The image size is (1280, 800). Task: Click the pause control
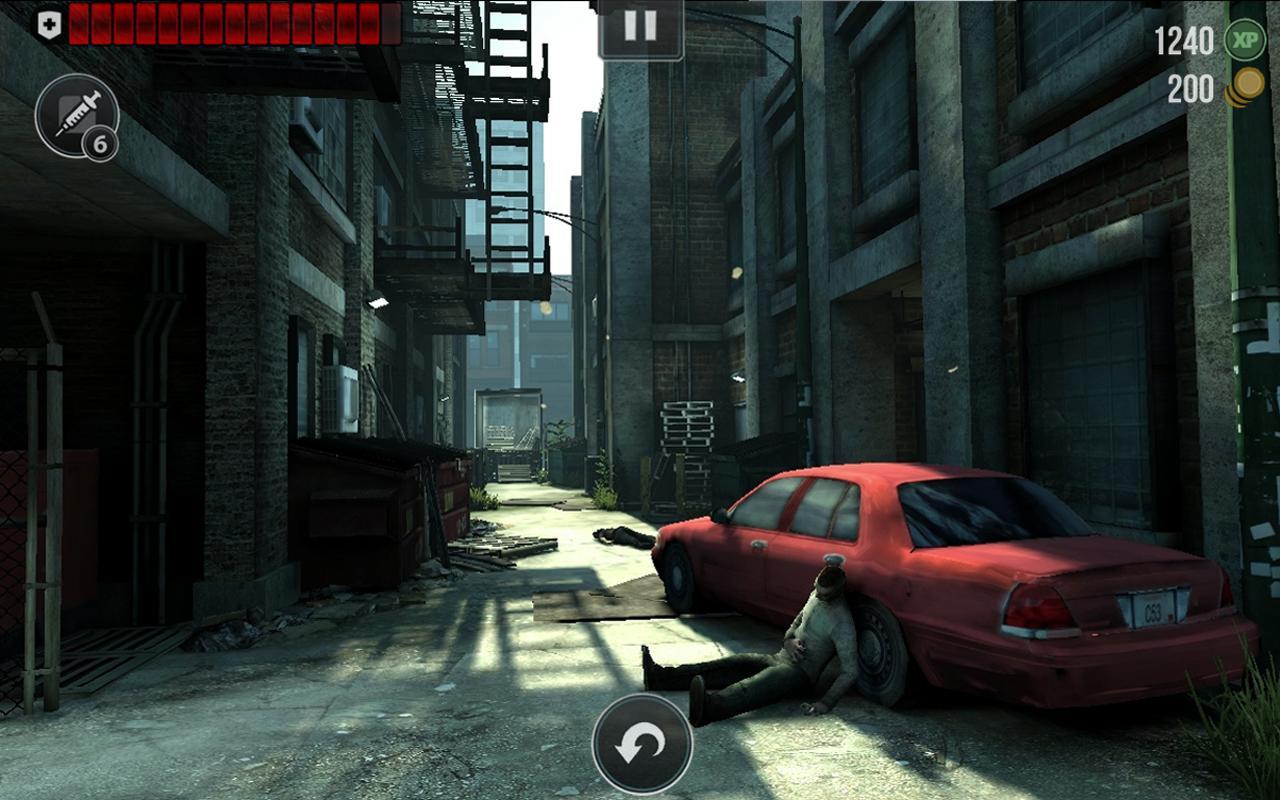coord(638,27)
